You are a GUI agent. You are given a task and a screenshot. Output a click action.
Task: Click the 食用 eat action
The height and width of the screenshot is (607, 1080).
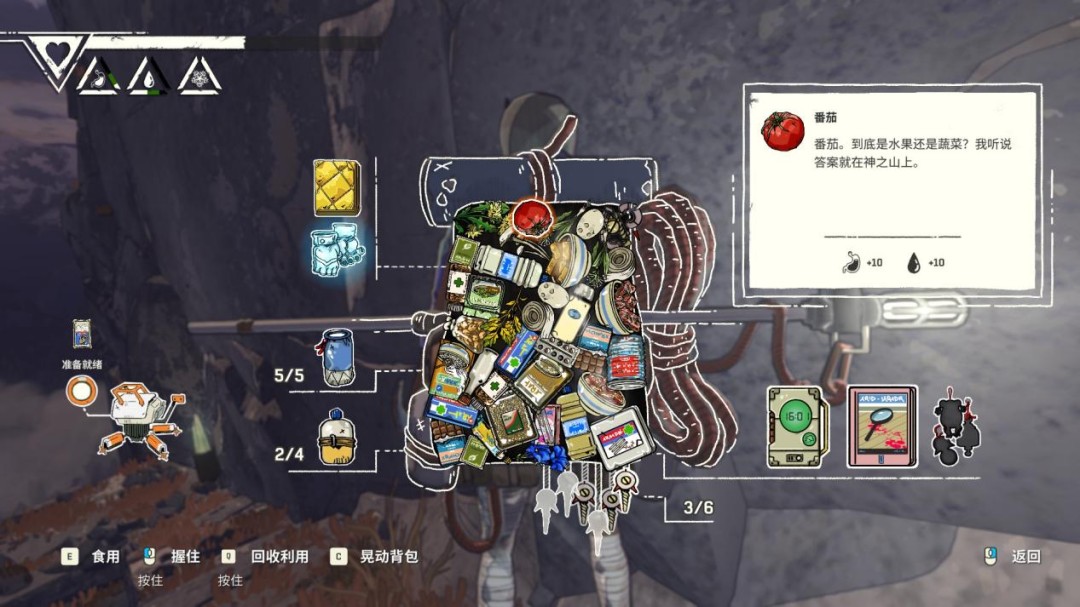point(105,557)
